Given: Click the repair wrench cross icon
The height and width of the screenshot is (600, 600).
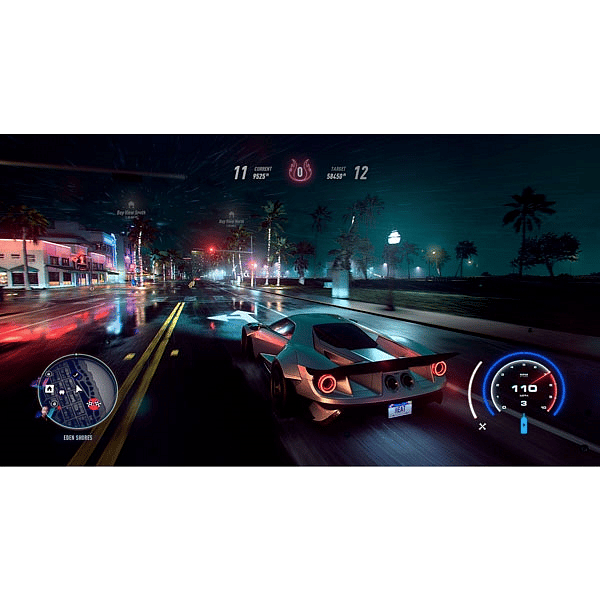Looking at the screenshot, I should point(482,426).
